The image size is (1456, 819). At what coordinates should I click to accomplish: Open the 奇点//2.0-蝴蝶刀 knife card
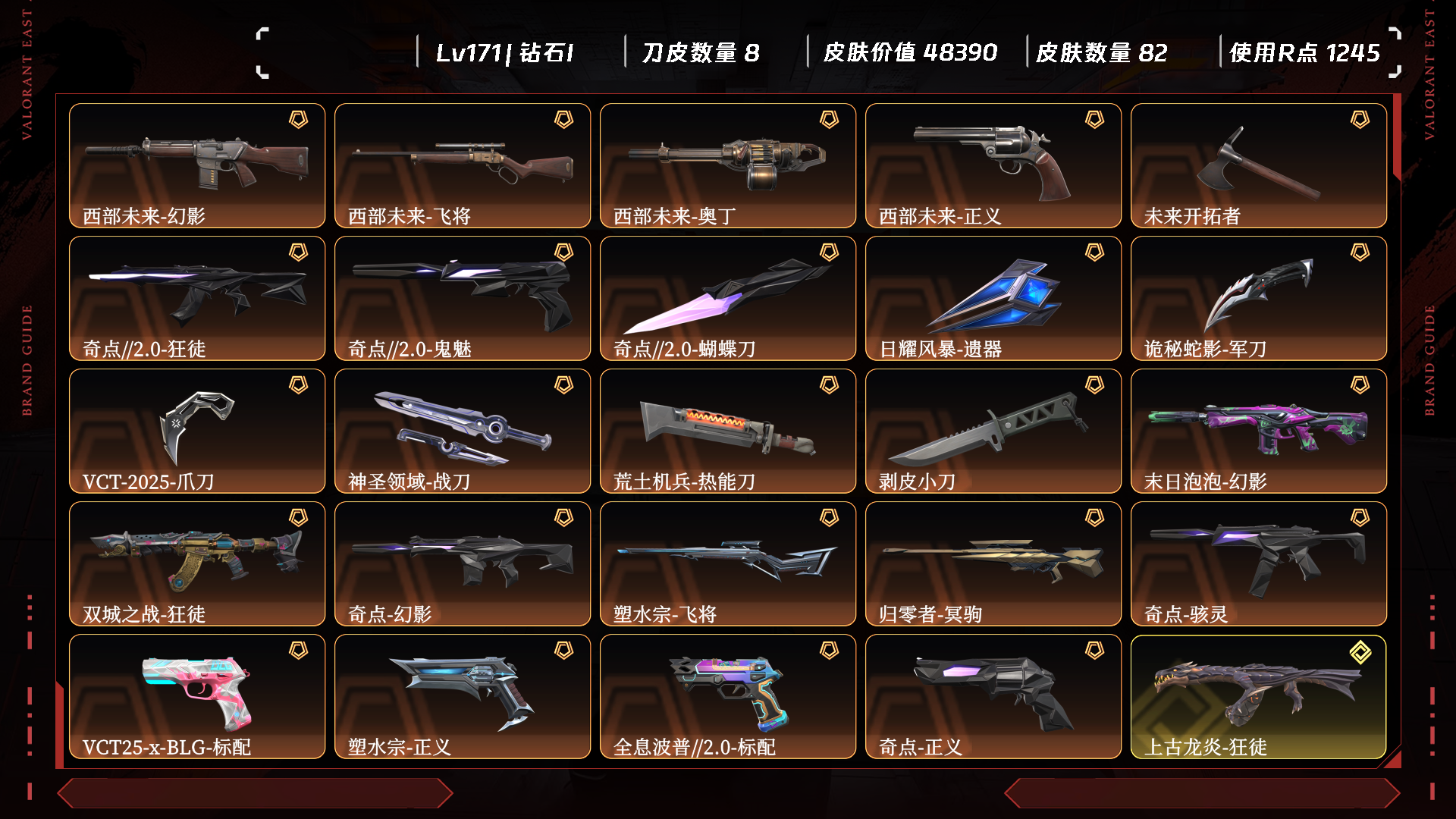(x=728, y=298)
